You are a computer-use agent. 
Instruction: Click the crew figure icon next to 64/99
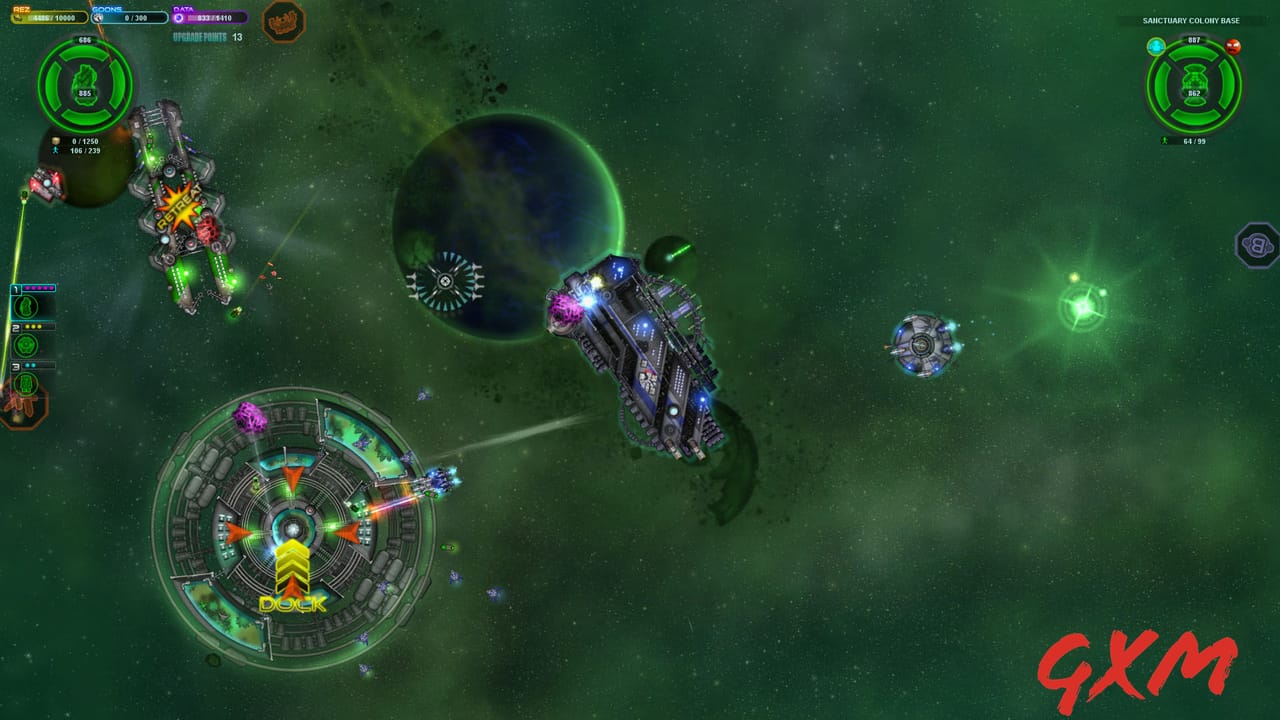[x=1166, y=141]
